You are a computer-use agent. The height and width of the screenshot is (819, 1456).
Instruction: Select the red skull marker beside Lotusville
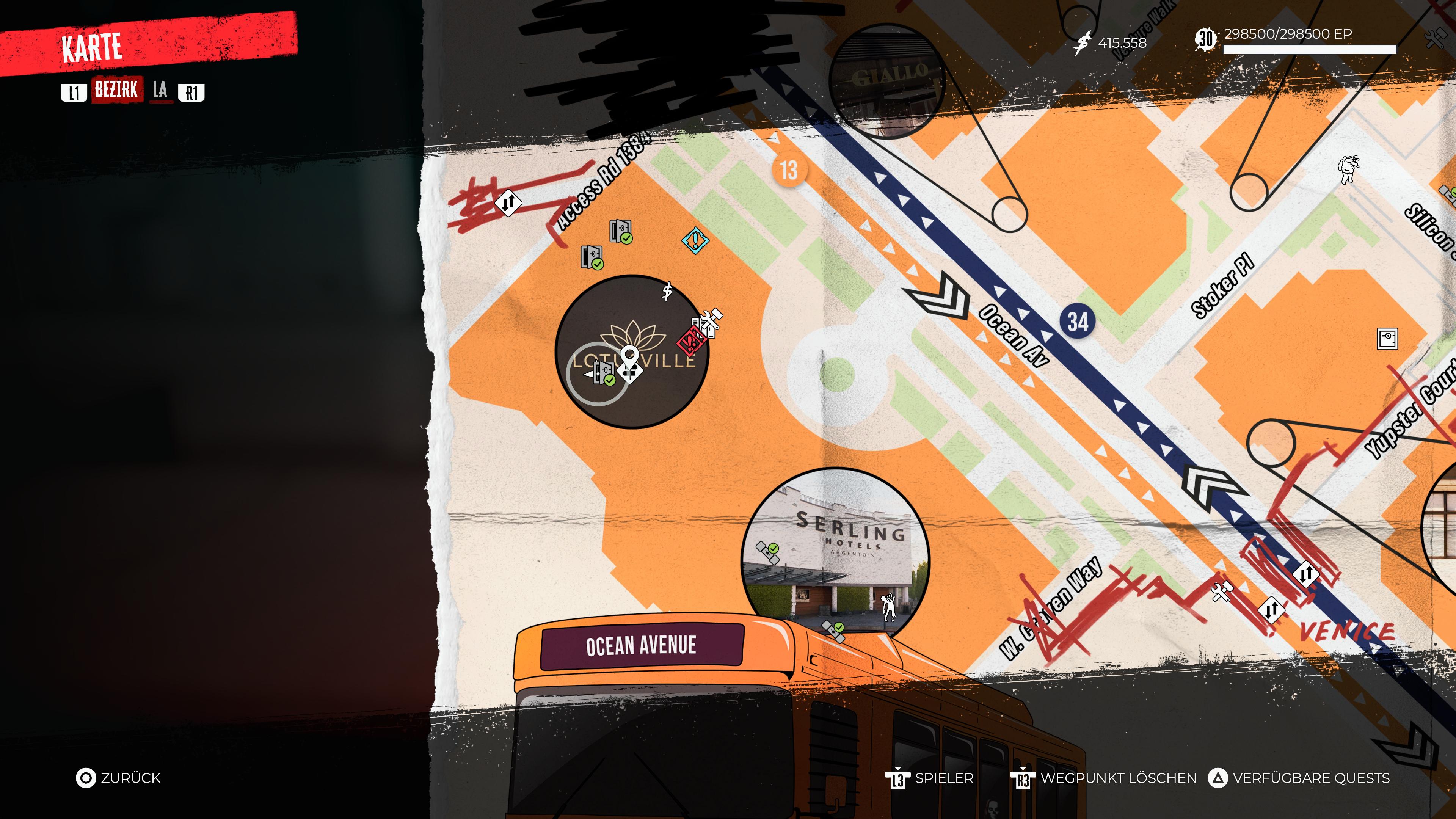click(x=690, y=341)
